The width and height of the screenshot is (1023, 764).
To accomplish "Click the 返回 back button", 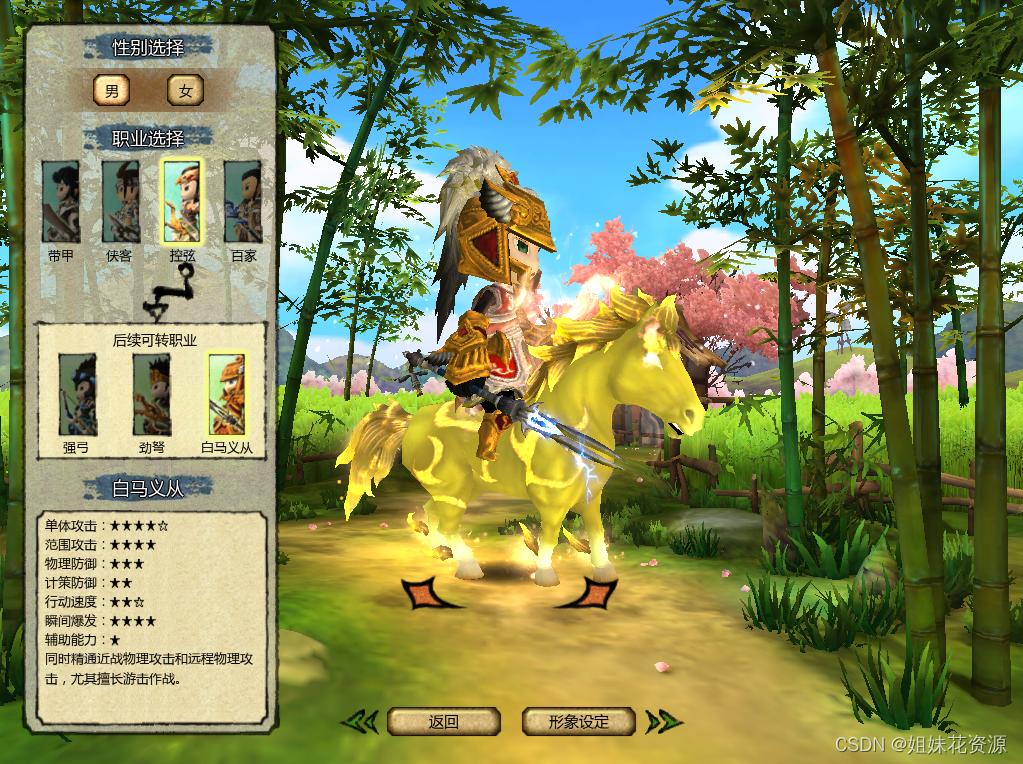I will click(443, 721).
